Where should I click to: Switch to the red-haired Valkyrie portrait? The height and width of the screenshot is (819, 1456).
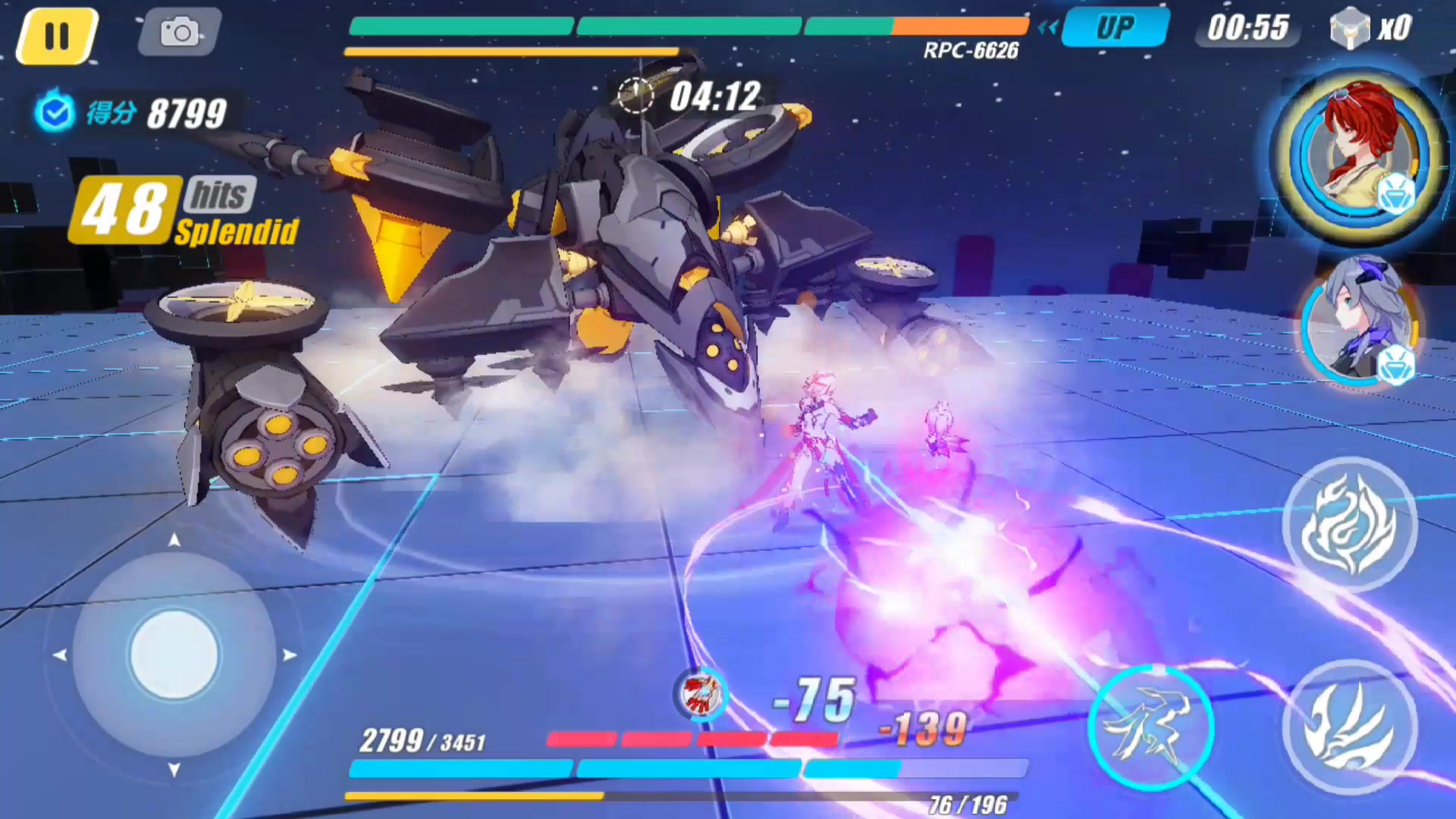point(1360,152)
